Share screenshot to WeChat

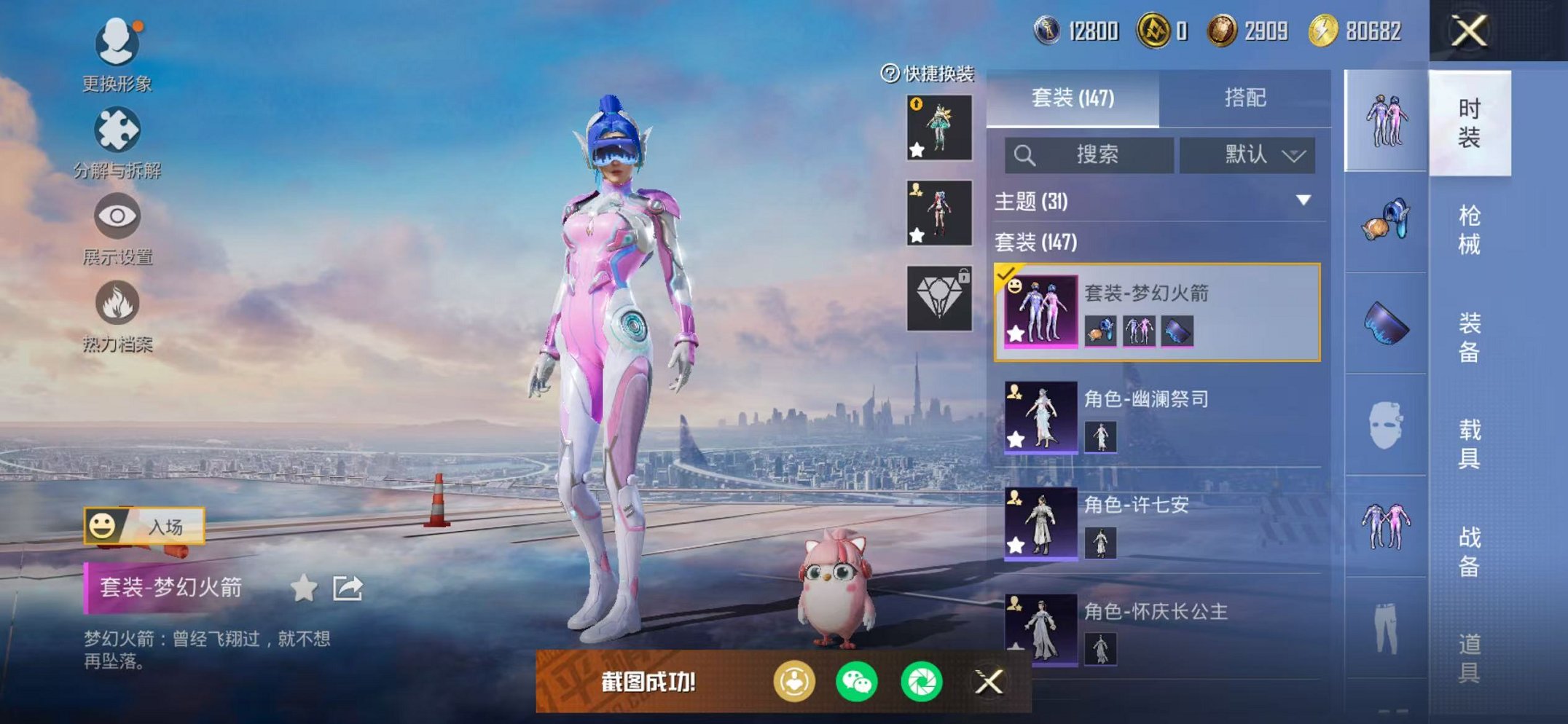click(x=857, y=682)
